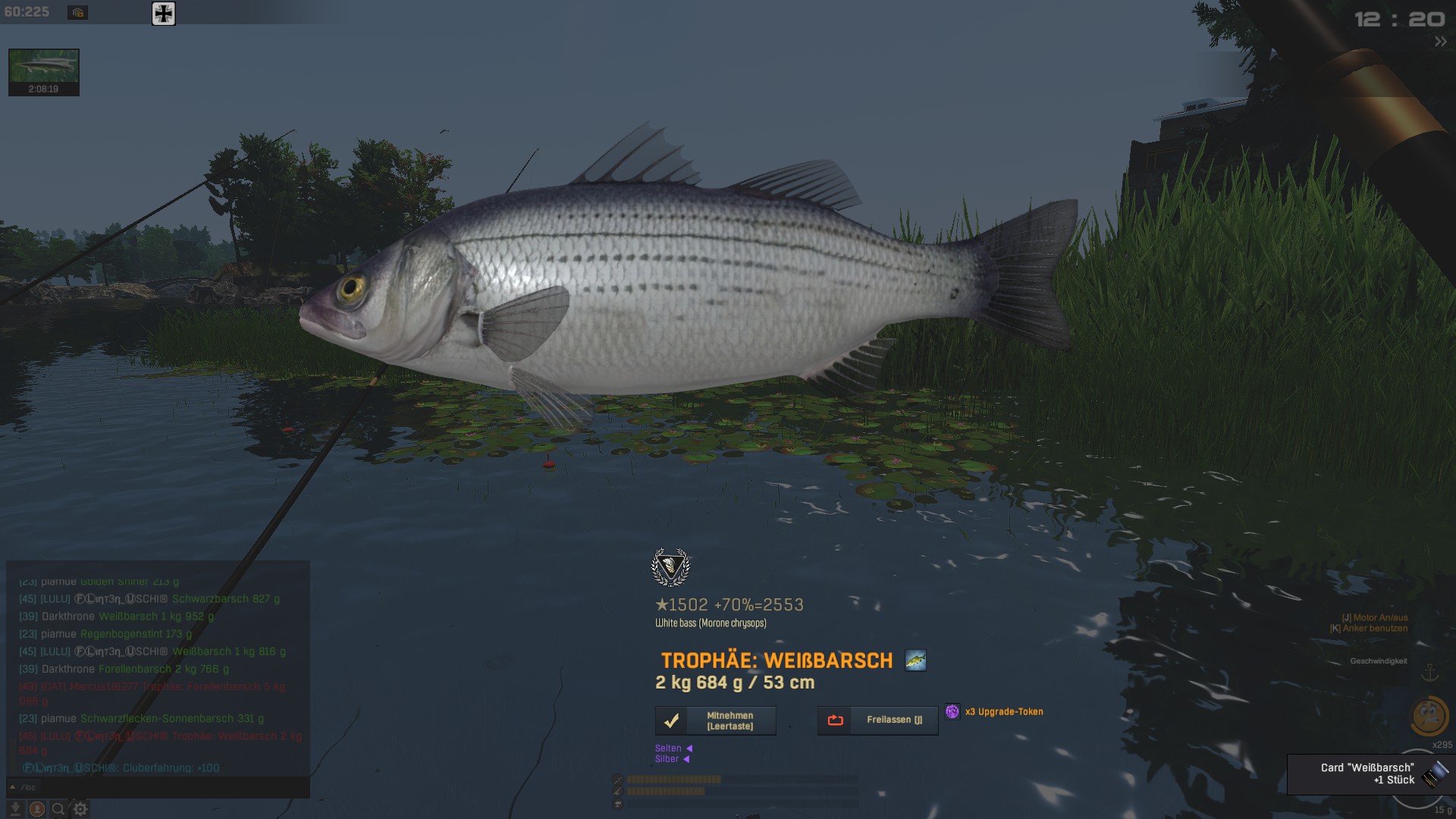The image size is (1456, 819).
Task: Click the Iron Cross emblem icon
Action: click(164, 14)
